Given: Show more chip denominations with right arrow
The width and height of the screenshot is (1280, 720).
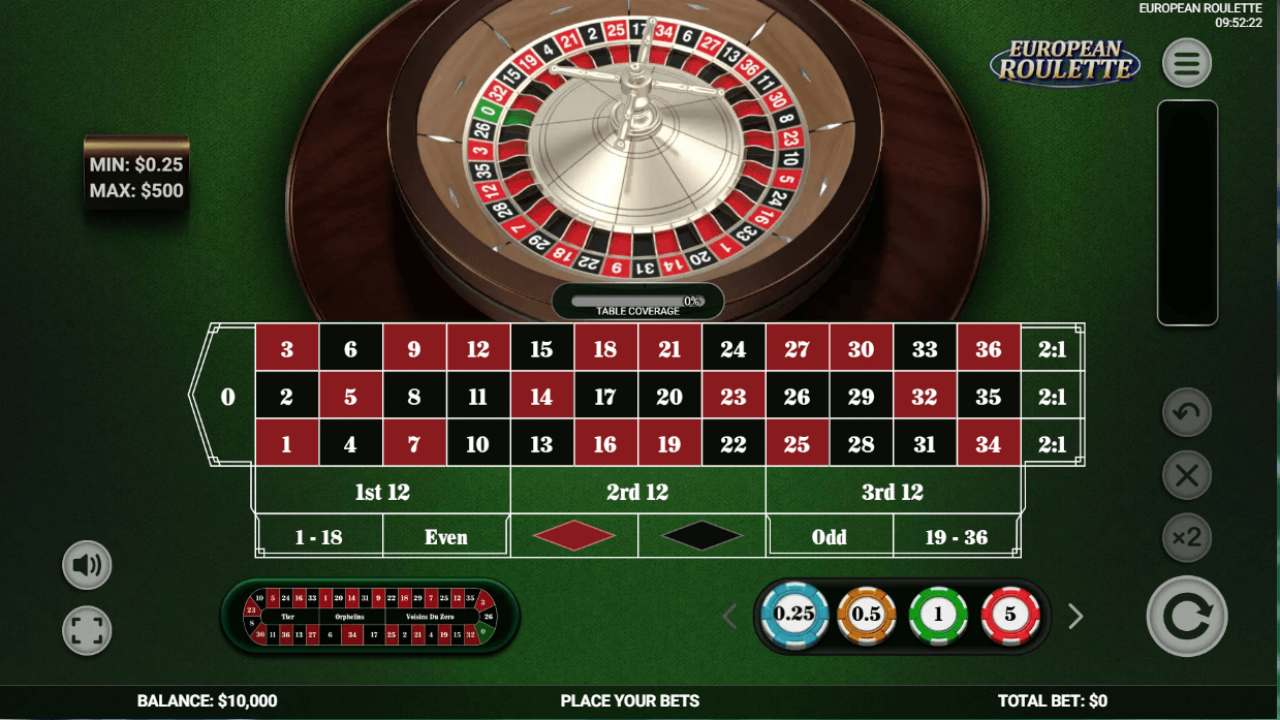Looking at the screenshot, I should pyautogui.click(x=1075, y=617).
